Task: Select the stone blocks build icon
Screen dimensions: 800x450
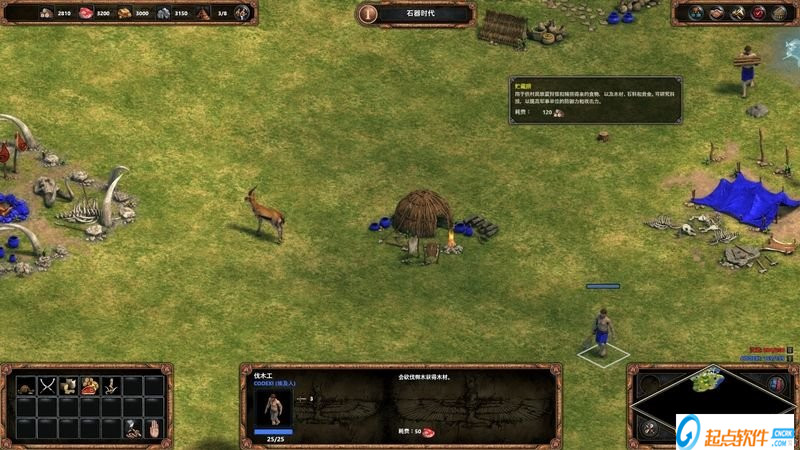Action: [69, 385]
